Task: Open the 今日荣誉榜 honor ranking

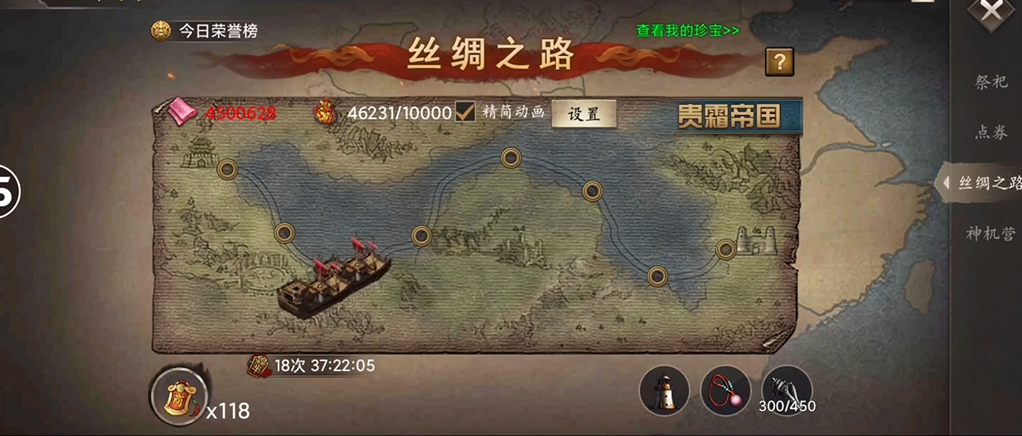Action: pos(205,31)
